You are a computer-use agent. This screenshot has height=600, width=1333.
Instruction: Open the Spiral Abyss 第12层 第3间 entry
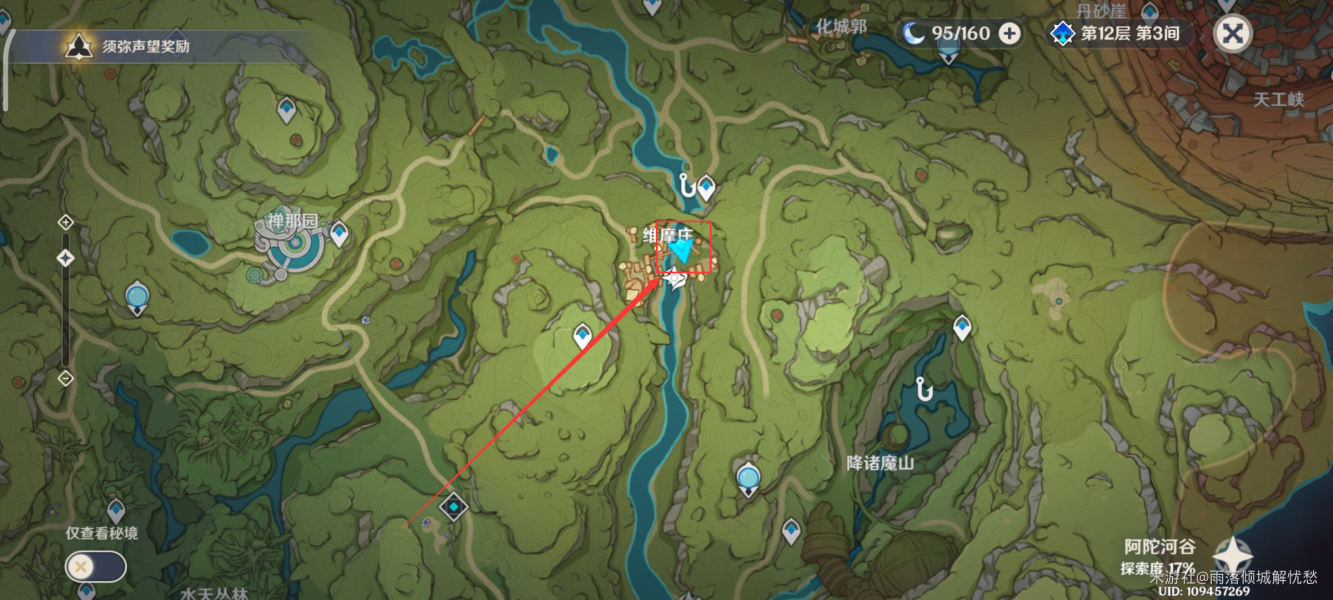pos(1118,34)
